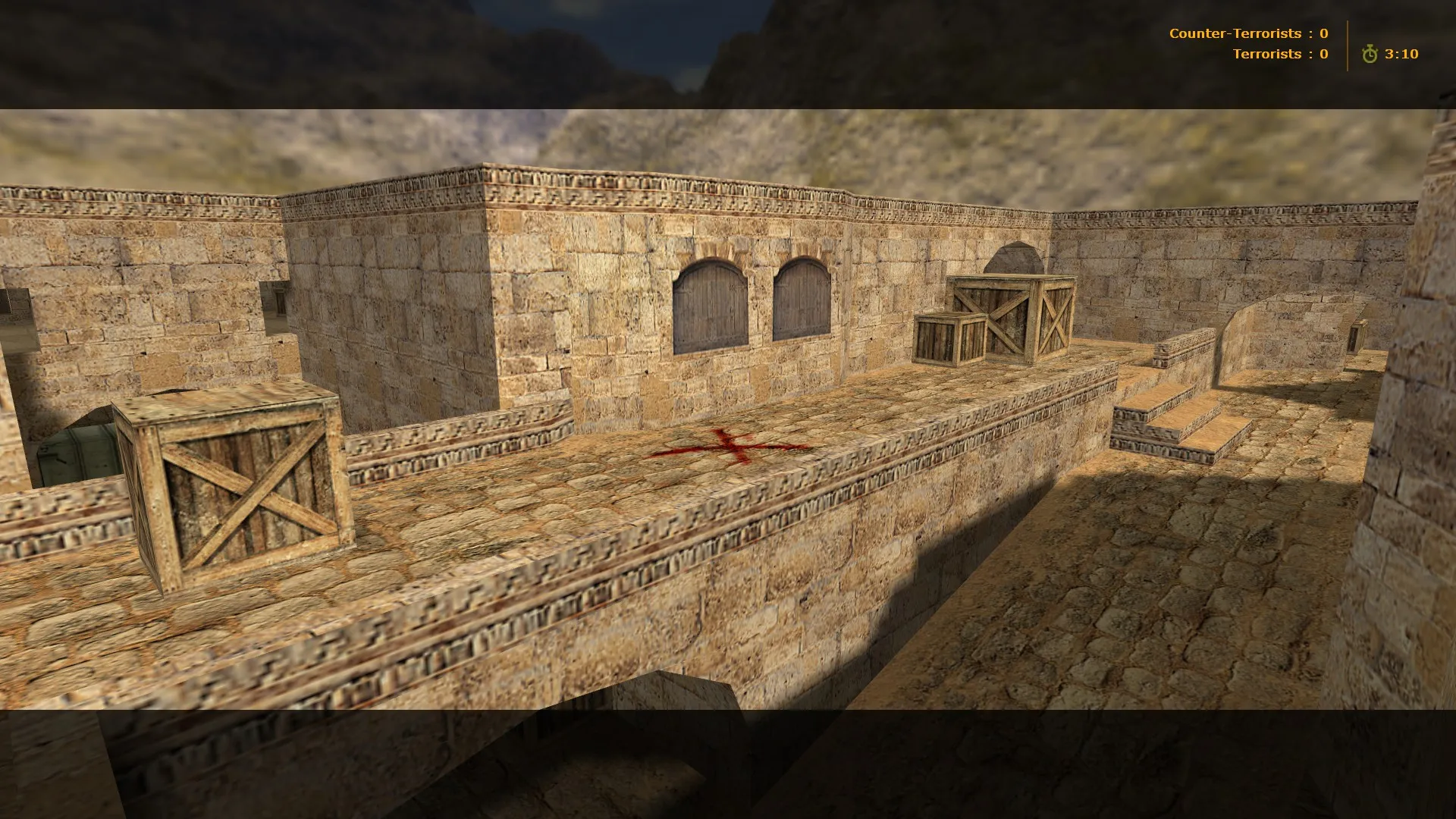Toggle the round timer showing 3:10
The height and width of the screenshot is (819, 1456).
pos(1401,55)
